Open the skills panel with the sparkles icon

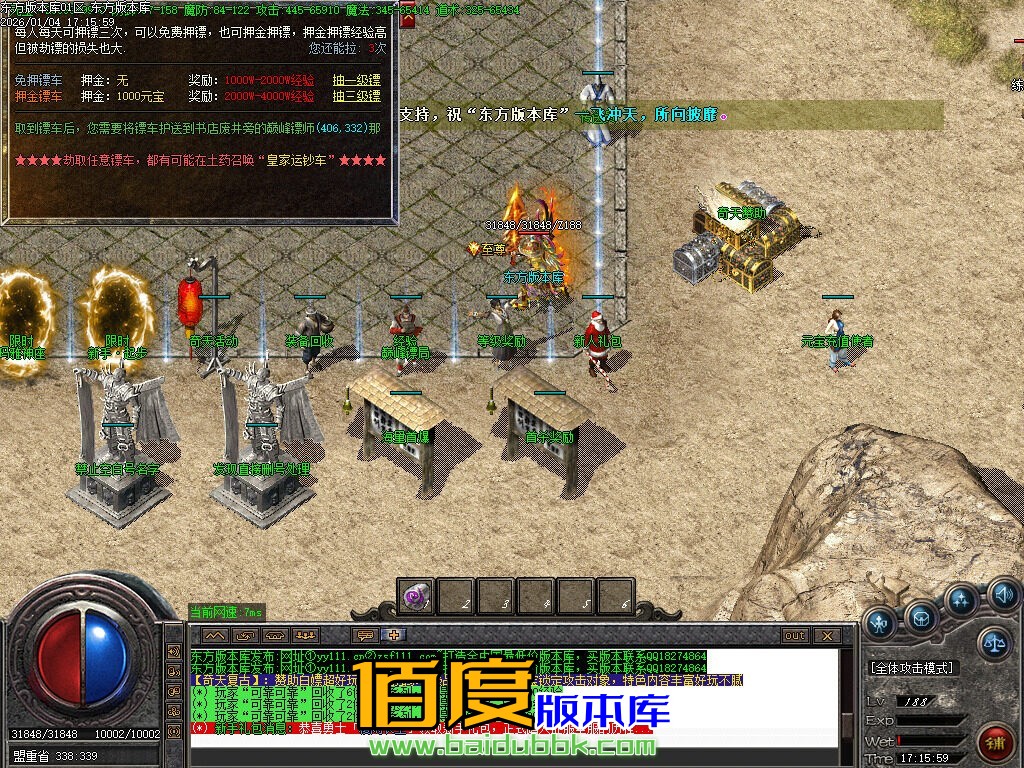[x=961, y=600]
